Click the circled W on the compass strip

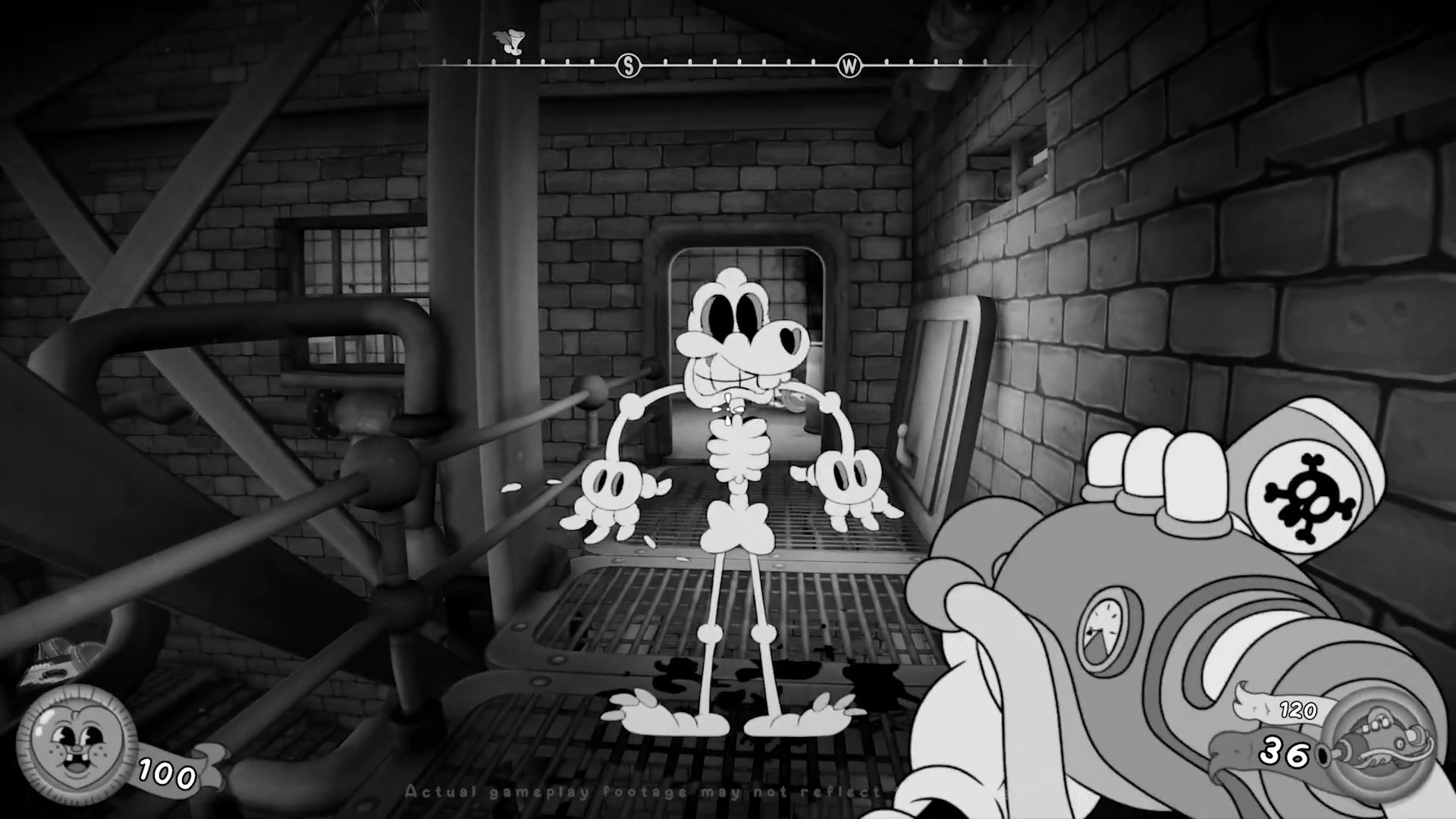[849, 66]
